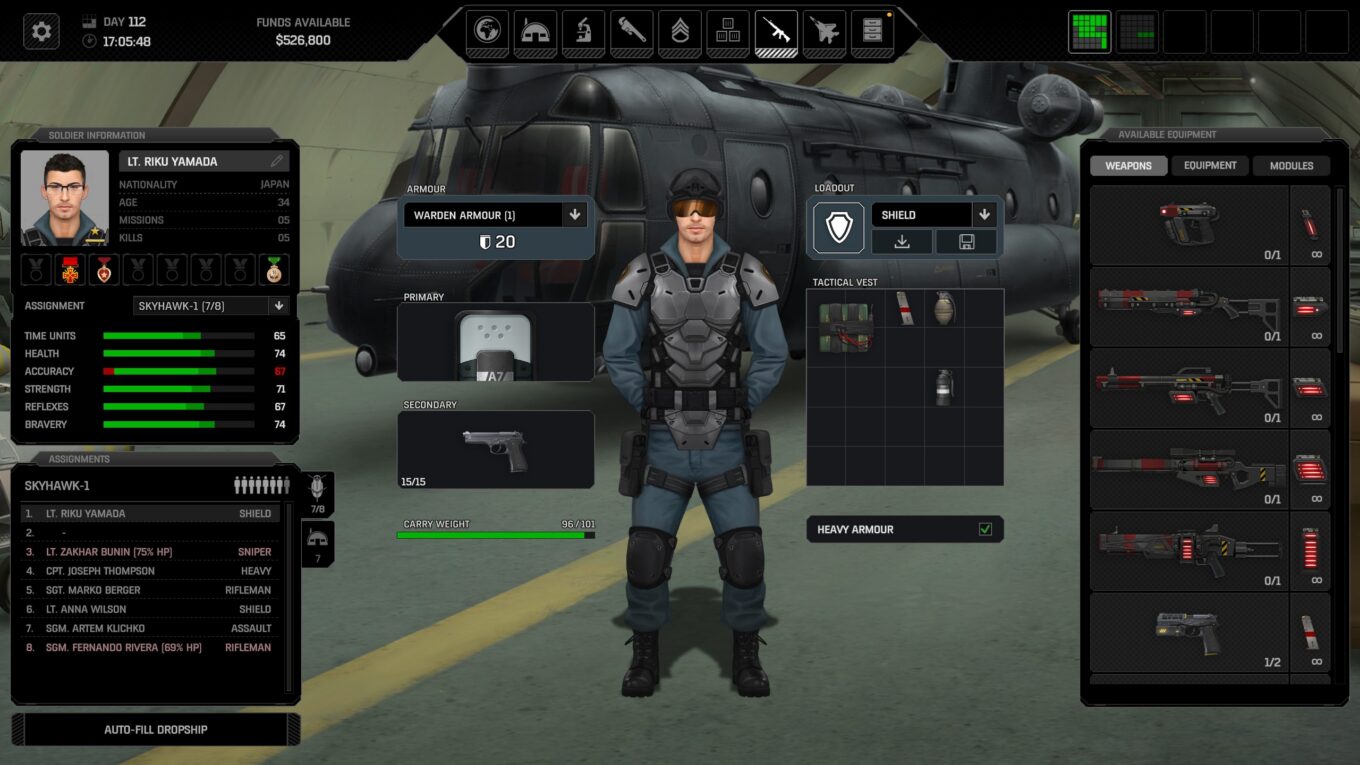Save the current loadout with the disk button
This screenshot has width=1360, height=765.
click(965, 242)
